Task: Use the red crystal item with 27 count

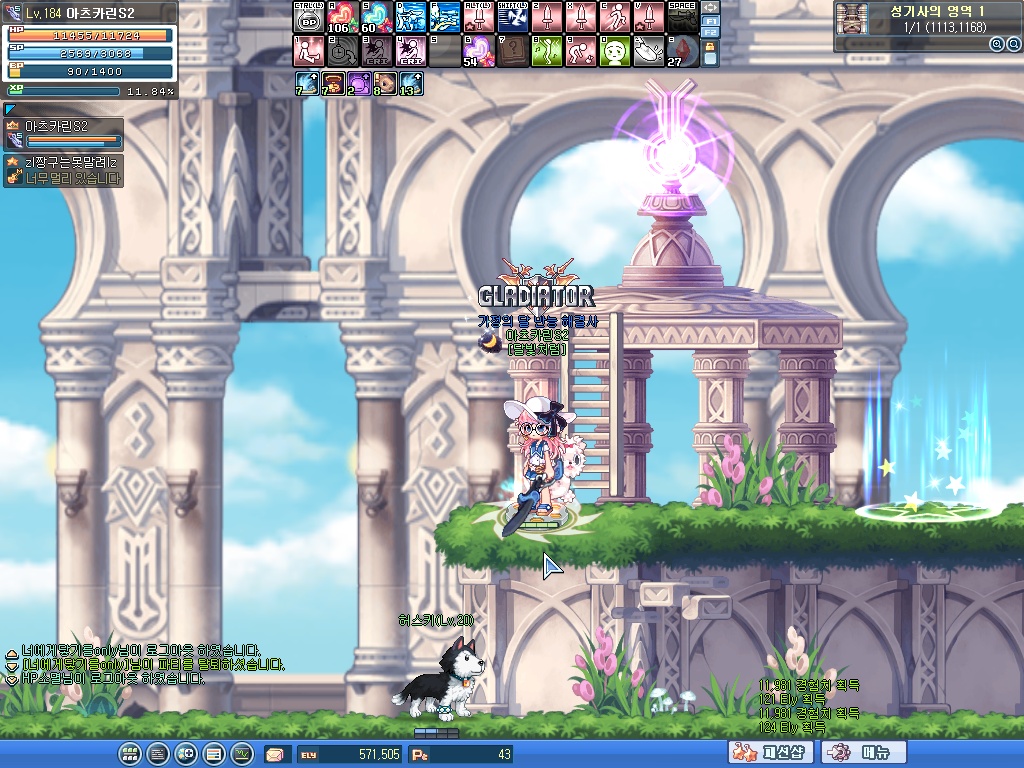Action: [x=682, y=51]
